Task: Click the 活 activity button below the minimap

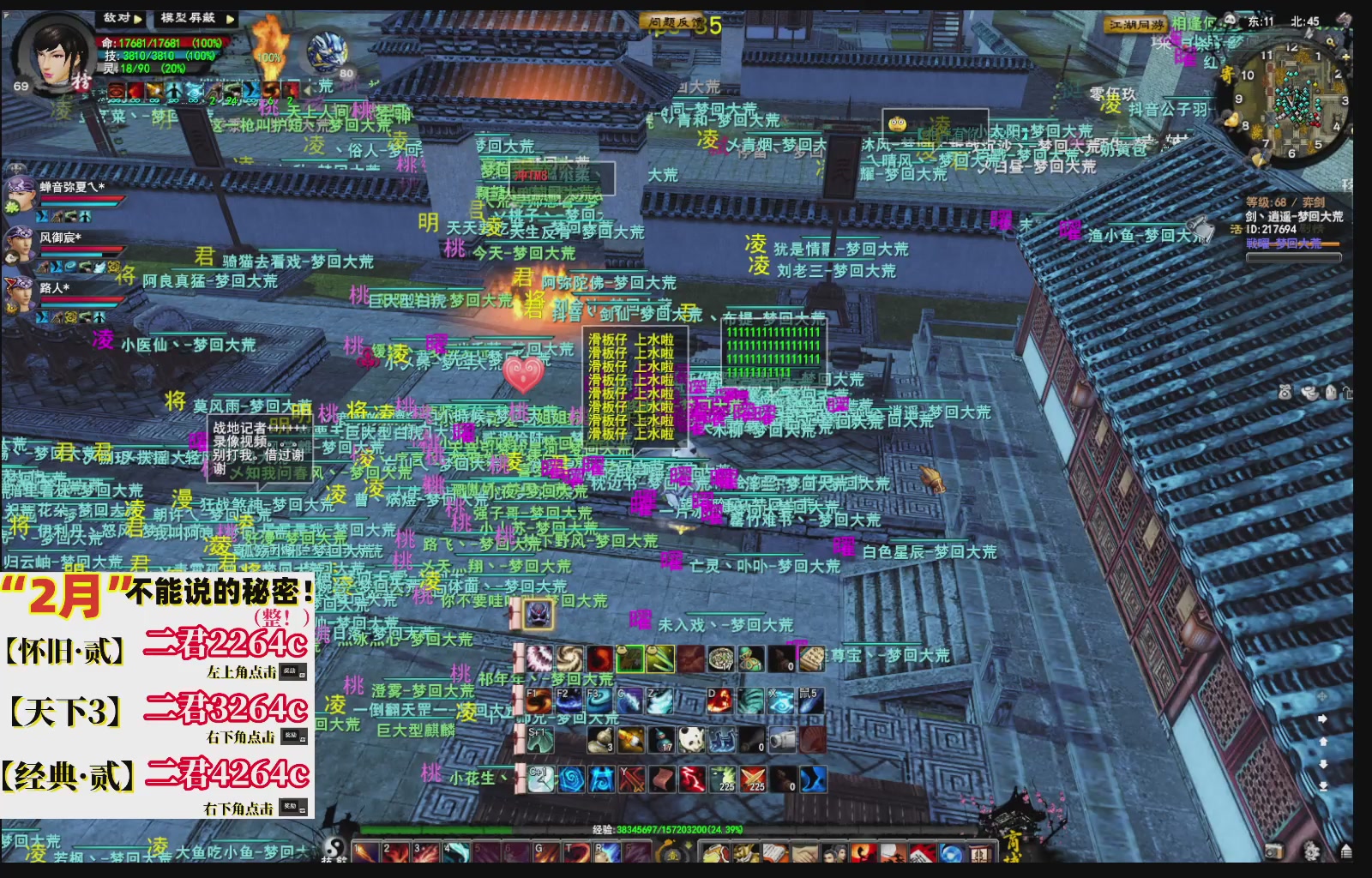Action: point(1236,229)
